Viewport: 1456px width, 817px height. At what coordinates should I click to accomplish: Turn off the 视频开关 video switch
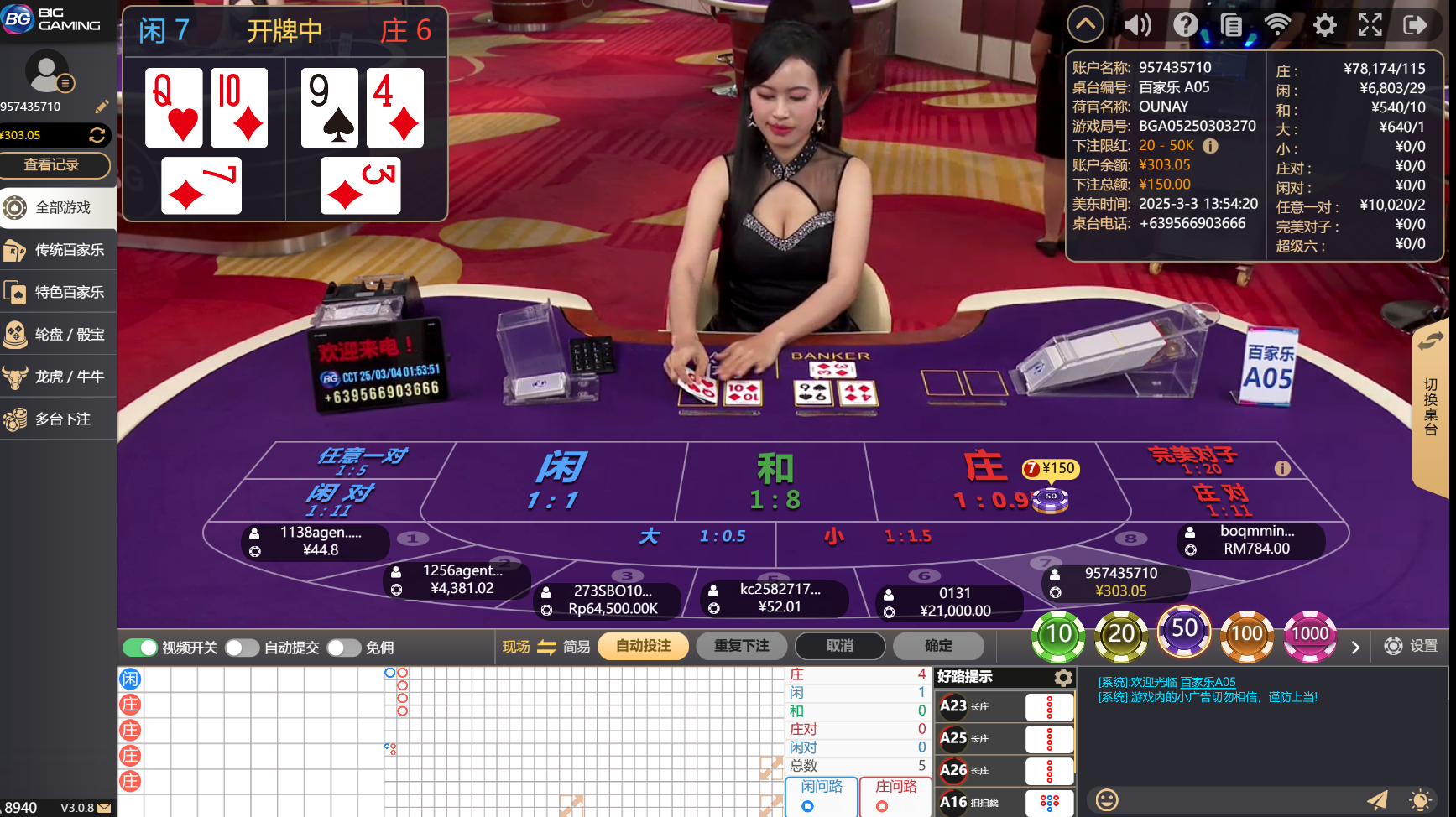click(138, 647)
